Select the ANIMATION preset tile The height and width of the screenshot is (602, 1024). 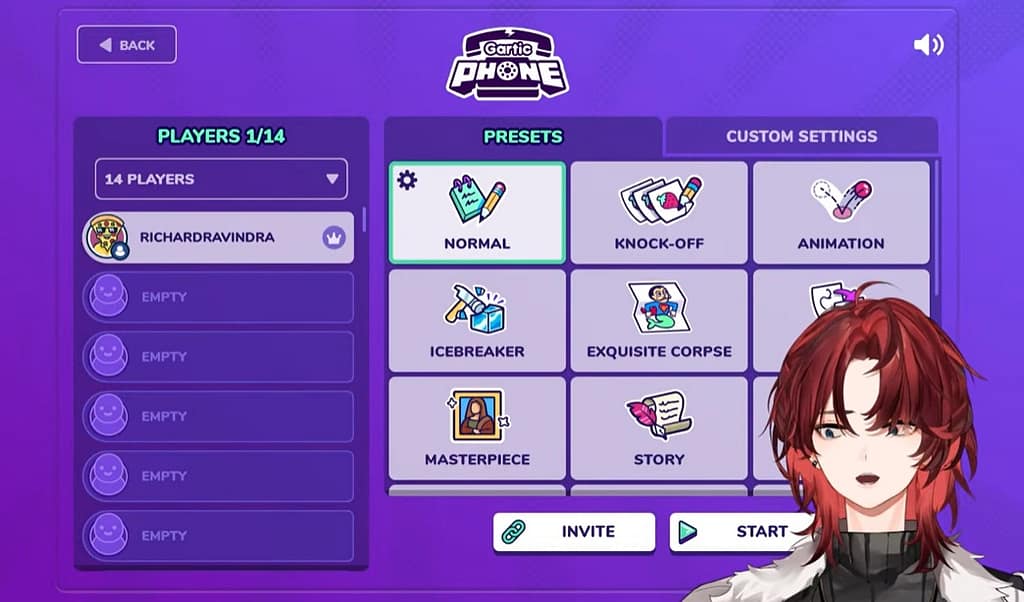pos(840,213)
